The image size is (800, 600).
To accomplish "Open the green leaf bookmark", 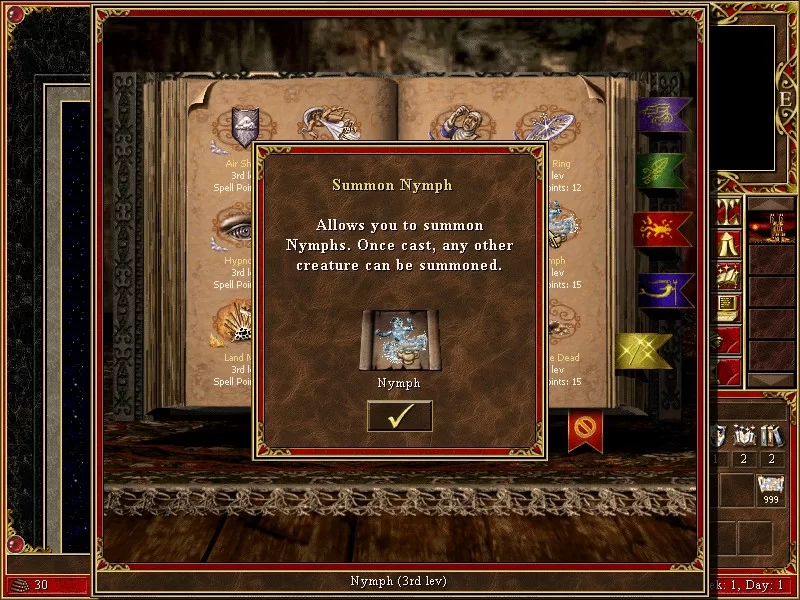I will tap(662, 171).
